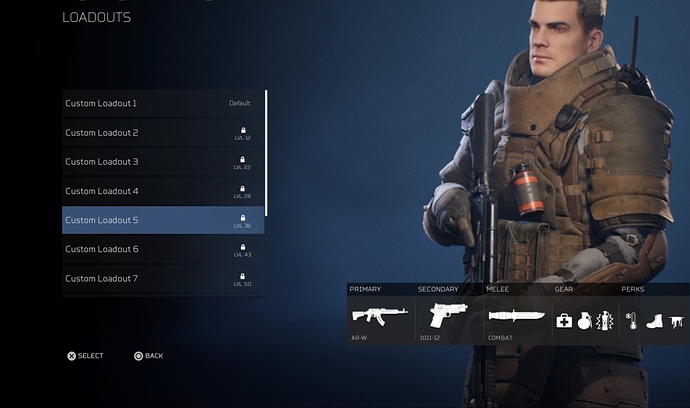The image size is (690, 408).
Task: Open the 1011-12 secondary pistol slot
Action: tap(447, 317)
